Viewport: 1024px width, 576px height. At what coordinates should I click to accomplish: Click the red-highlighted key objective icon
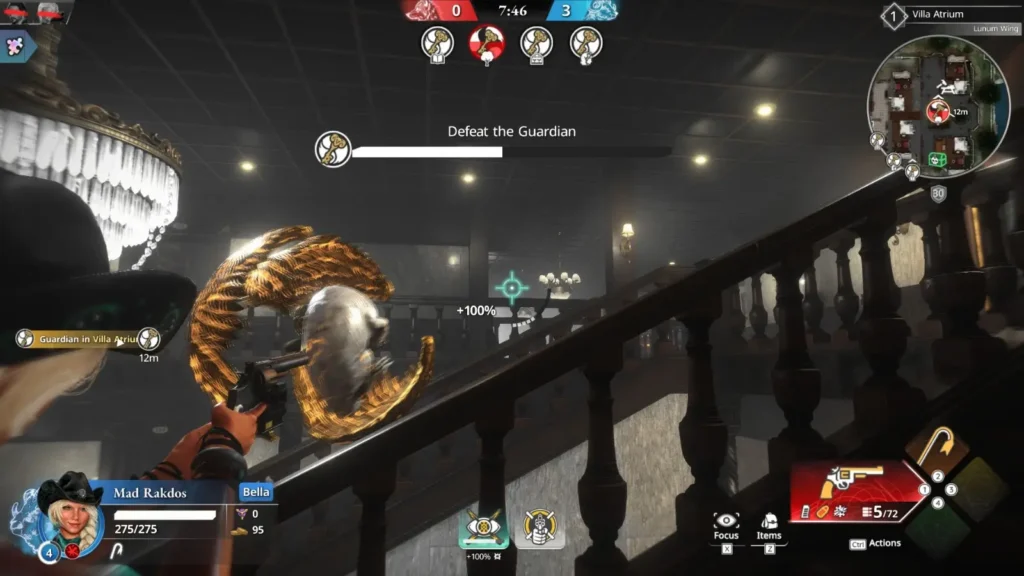point(487,43)
